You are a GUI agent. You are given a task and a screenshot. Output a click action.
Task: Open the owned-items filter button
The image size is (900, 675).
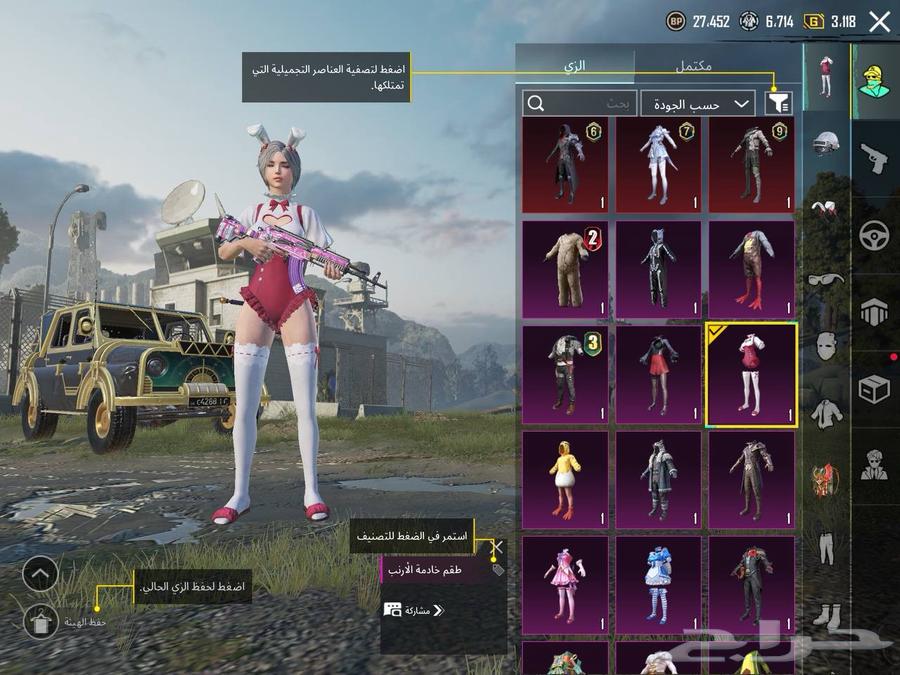click(777, 103)
